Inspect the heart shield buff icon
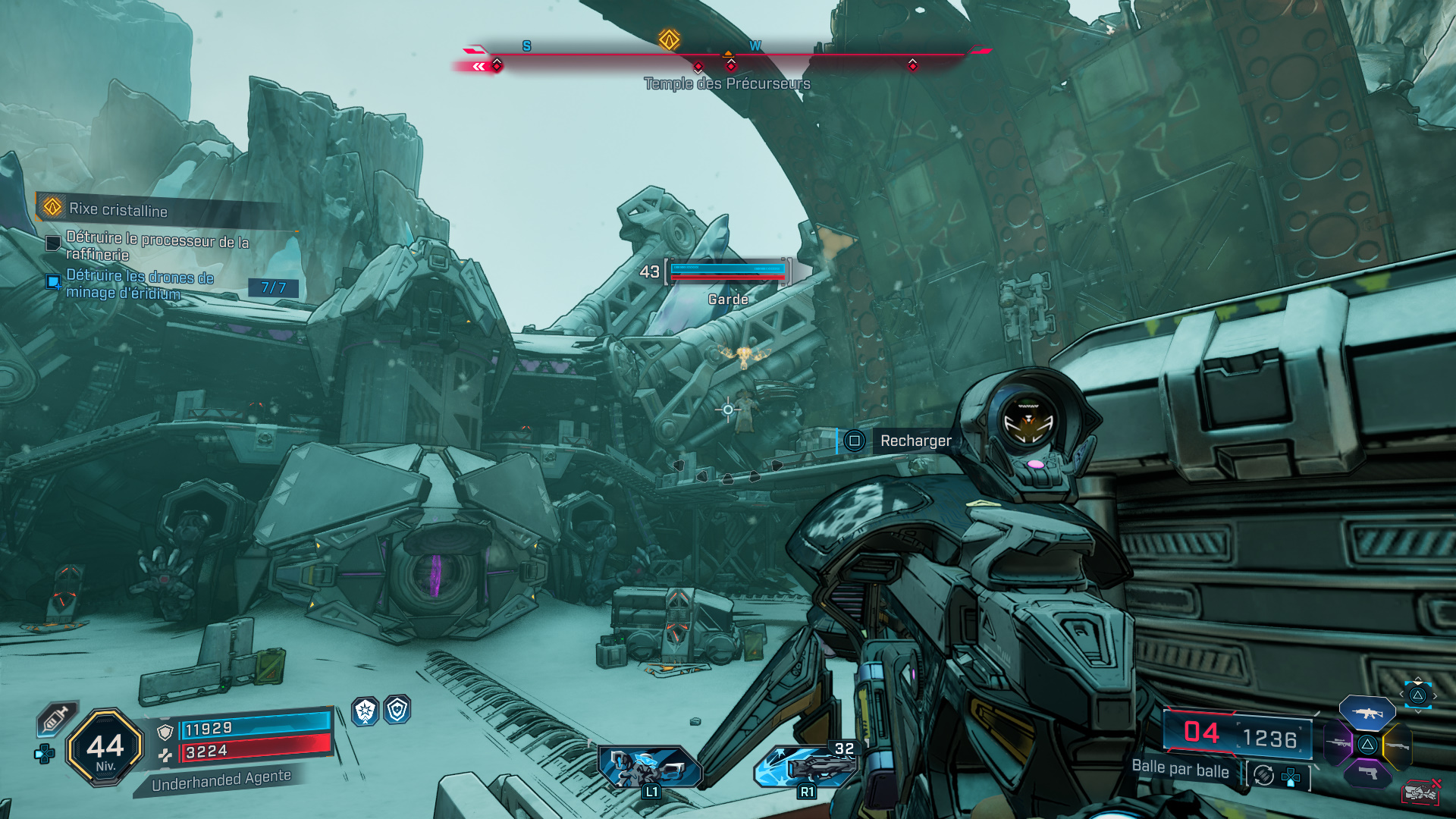The height and width of the screenshot is (819, 1456). point(397,710)
